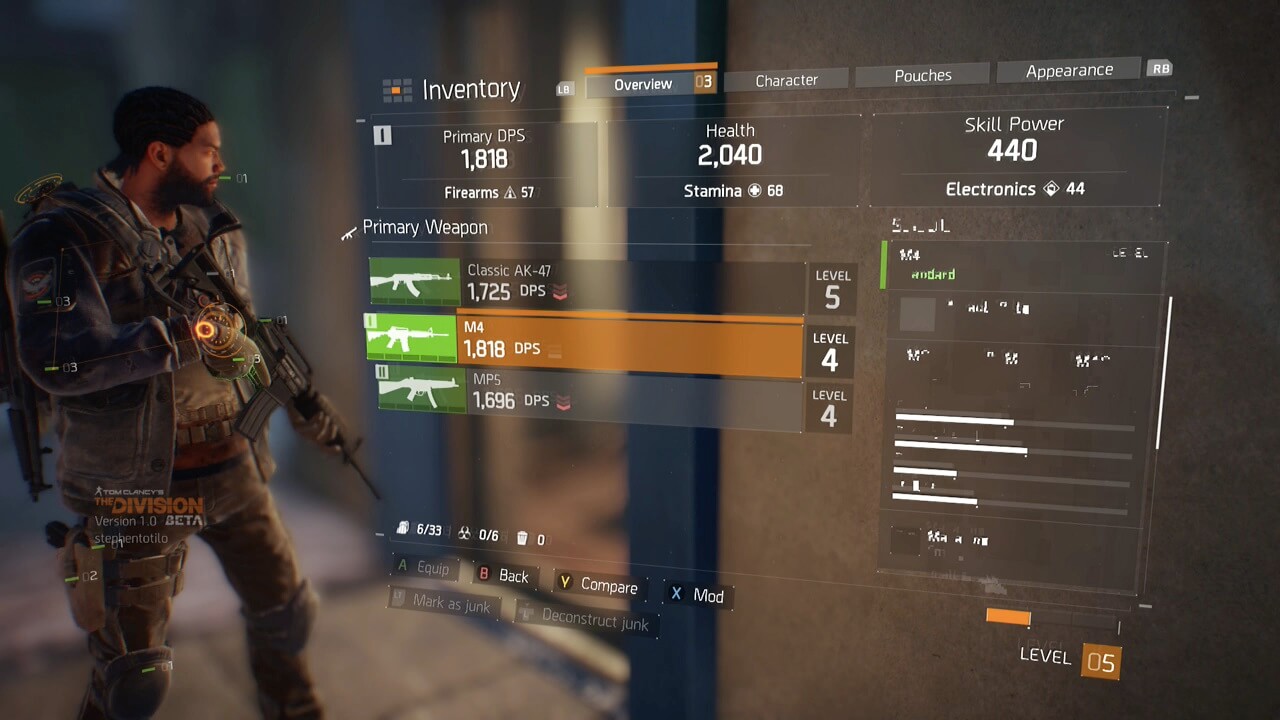Click the Equip button
The height and width of the screenshot is (720, 1280).
click(423, 568)
